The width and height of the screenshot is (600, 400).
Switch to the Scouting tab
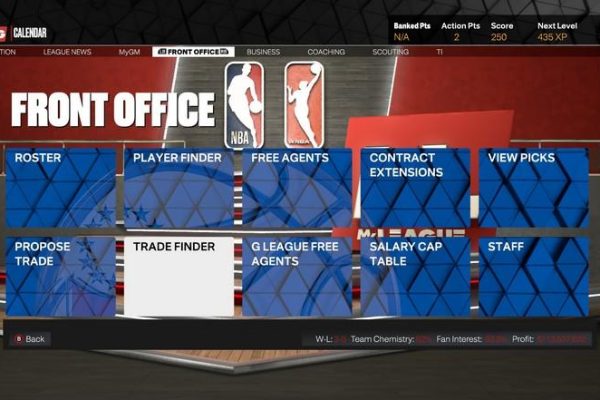[390, 51]
